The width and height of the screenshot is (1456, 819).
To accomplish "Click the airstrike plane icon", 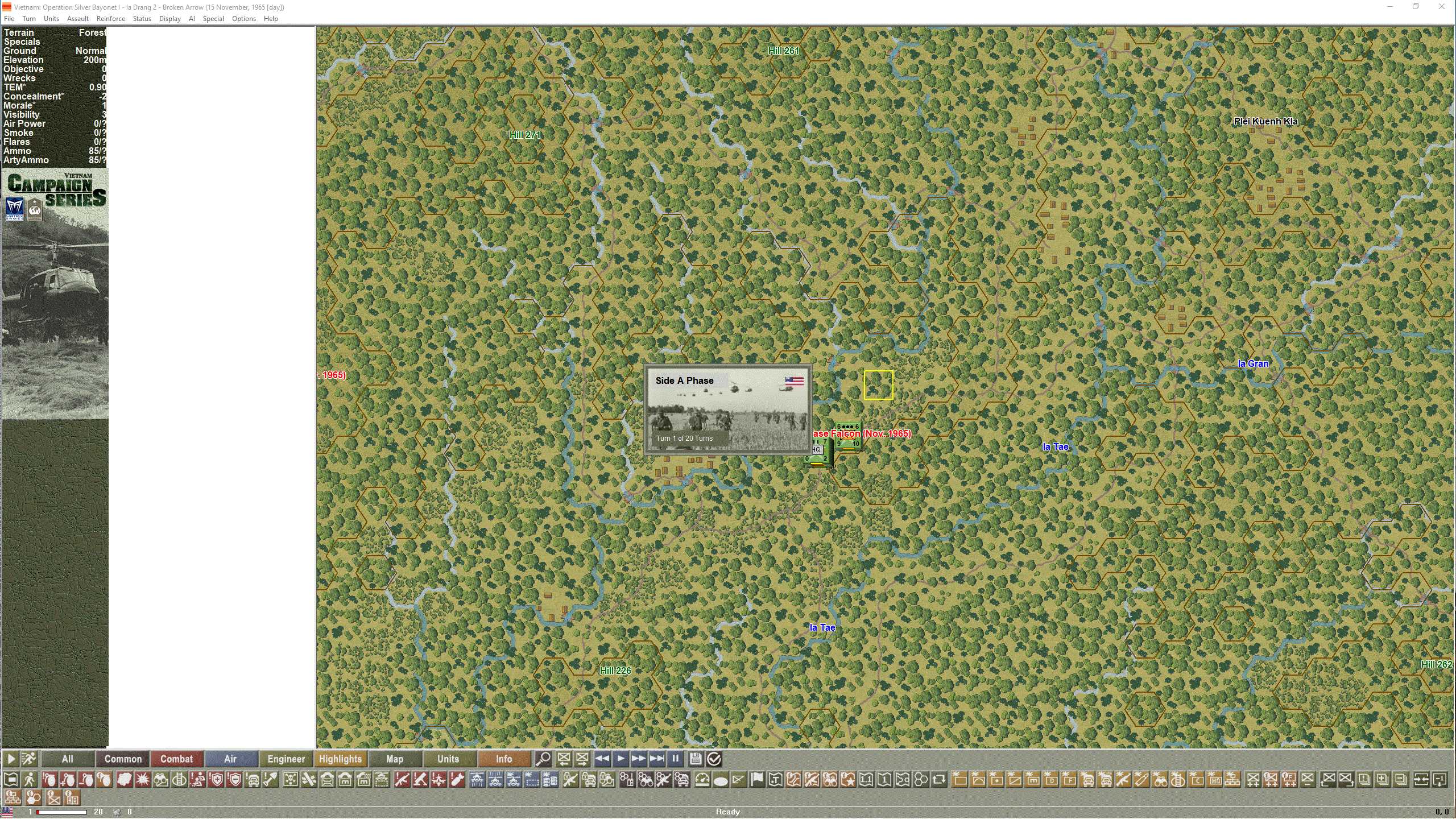I will point(439,780).
